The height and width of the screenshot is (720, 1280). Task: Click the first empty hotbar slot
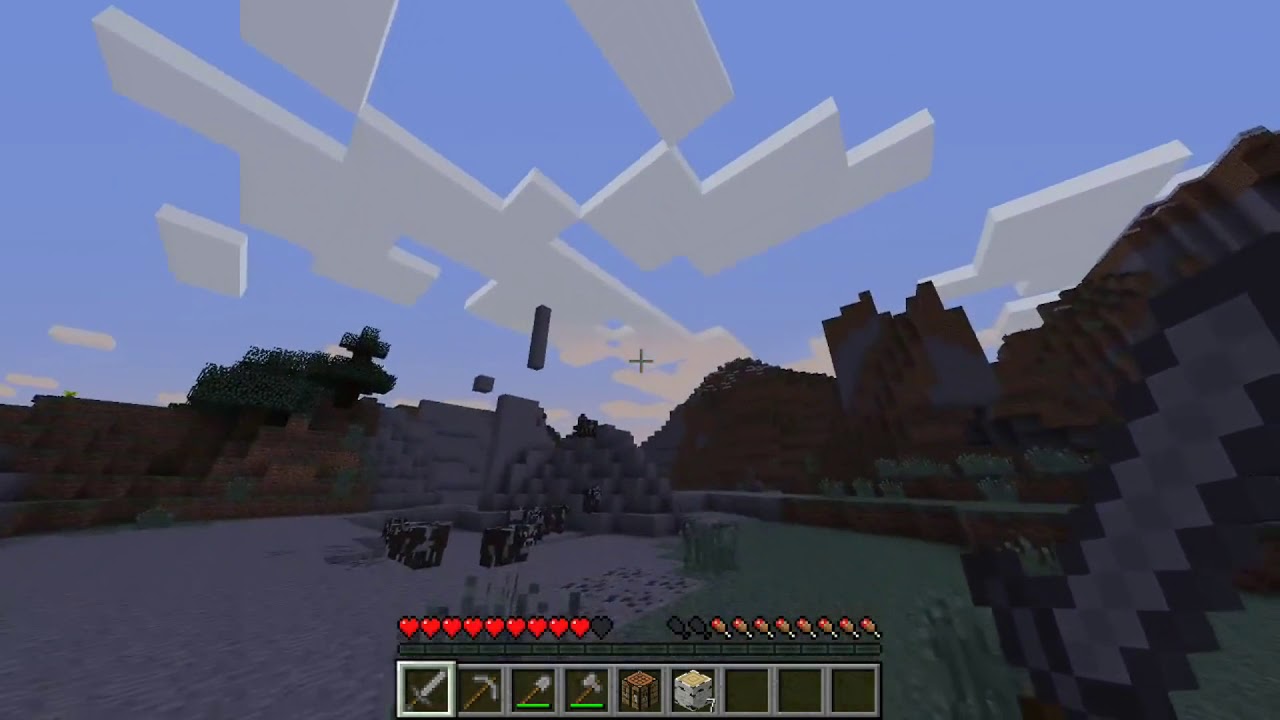[x=745, y=686]
